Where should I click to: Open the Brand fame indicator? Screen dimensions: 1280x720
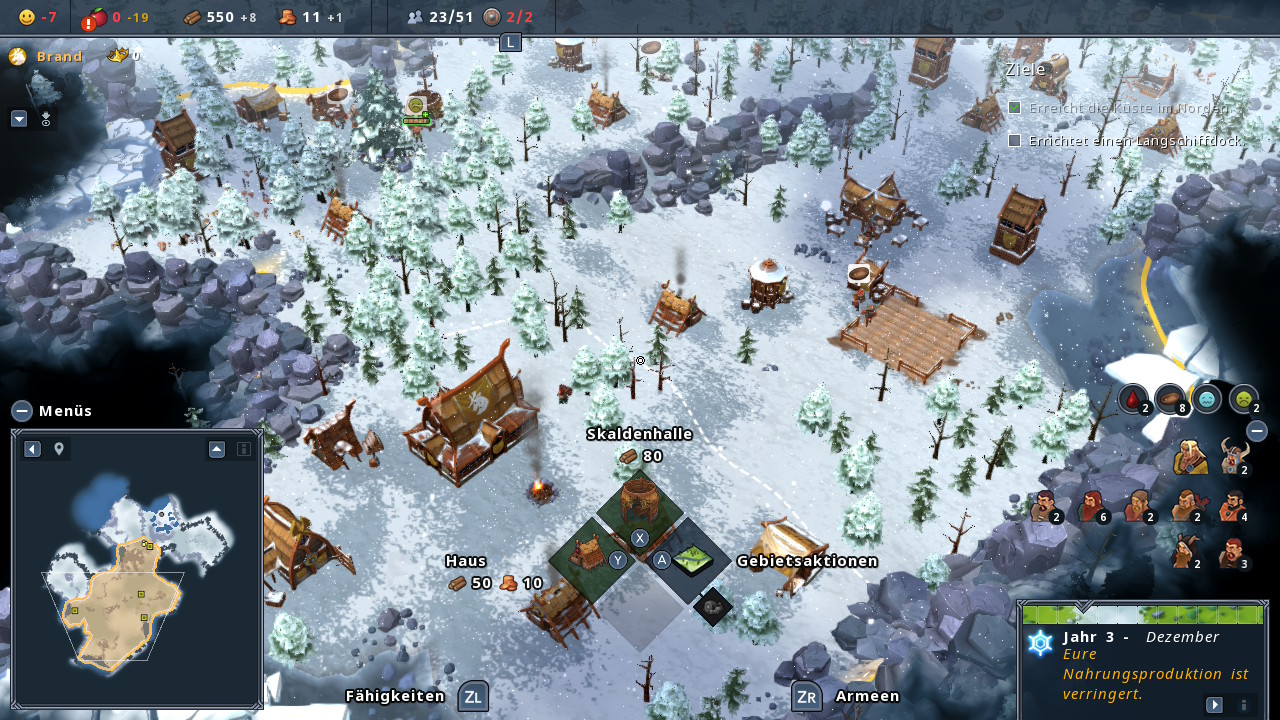pyautogui.click(x=18, y=56)
